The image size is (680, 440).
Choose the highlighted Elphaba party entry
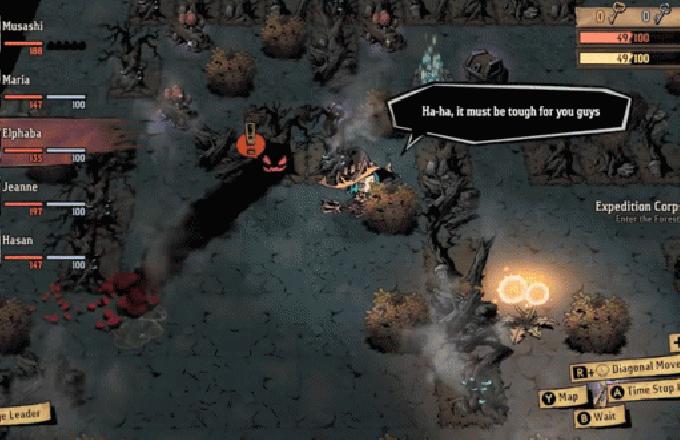pos(45,143)
